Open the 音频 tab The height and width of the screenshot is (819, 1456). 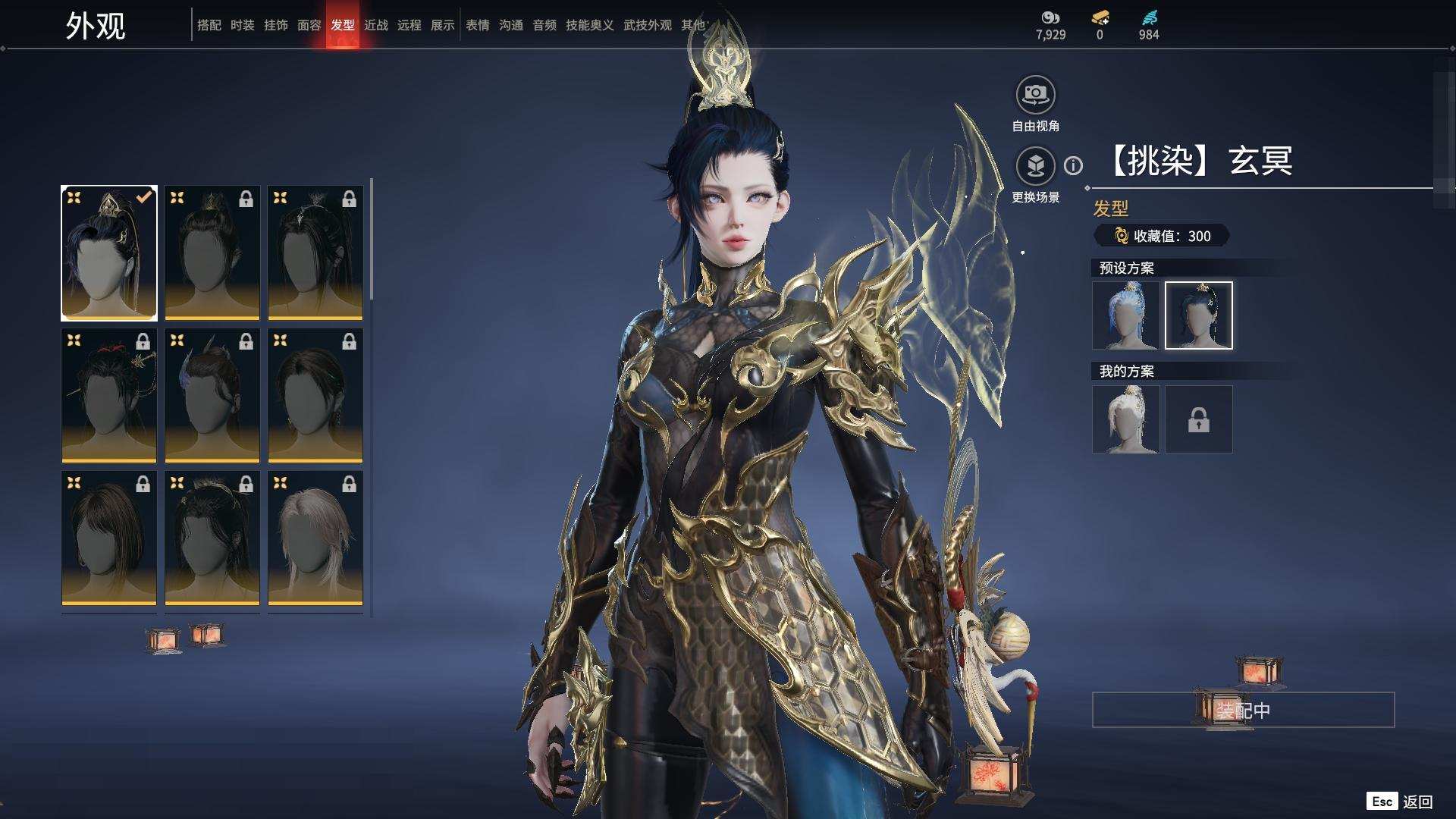point(544,25)
